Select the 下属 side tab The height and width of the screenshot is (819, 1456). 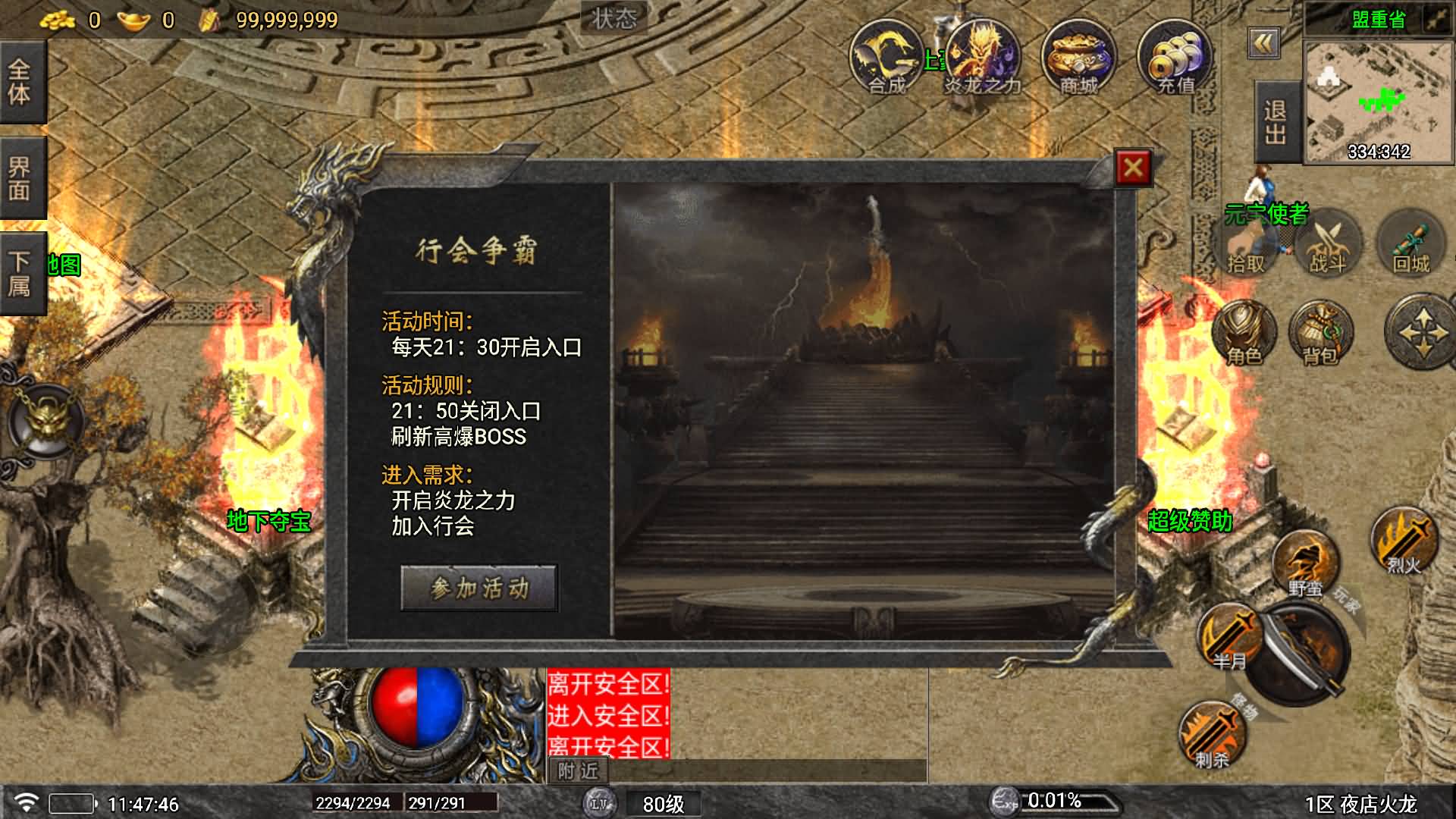coord(20,274)
